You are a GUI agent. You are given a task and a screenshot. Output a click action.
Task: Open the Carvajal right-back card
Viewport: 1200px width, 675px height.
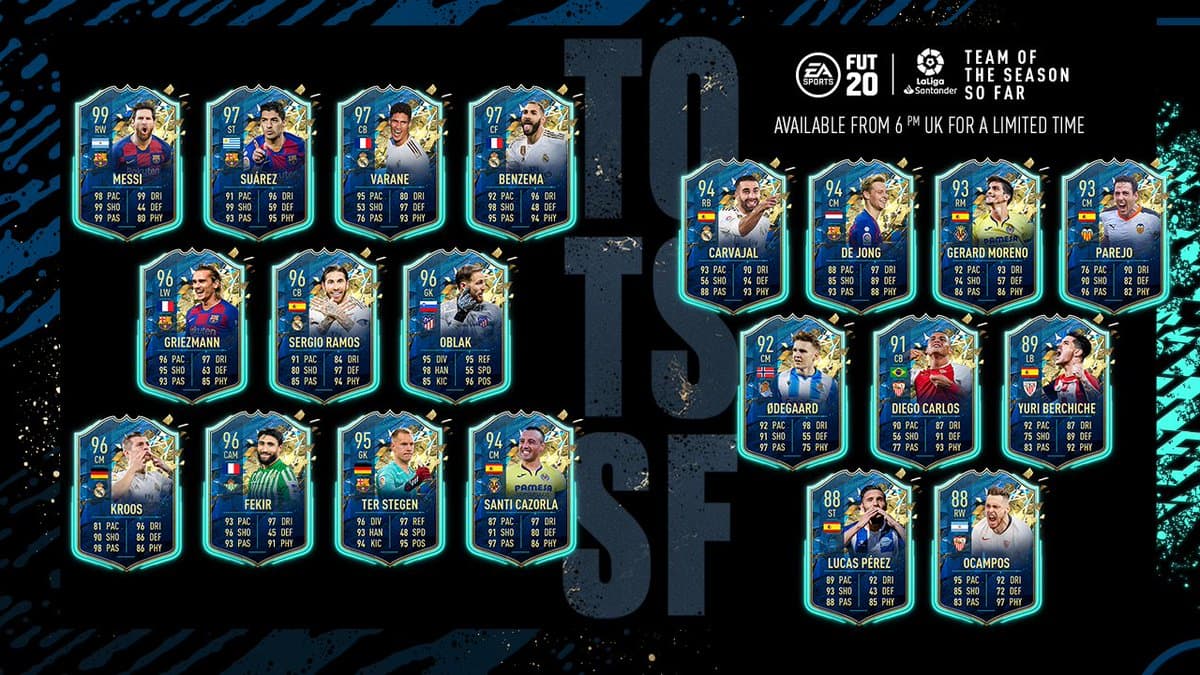point(732,235)
